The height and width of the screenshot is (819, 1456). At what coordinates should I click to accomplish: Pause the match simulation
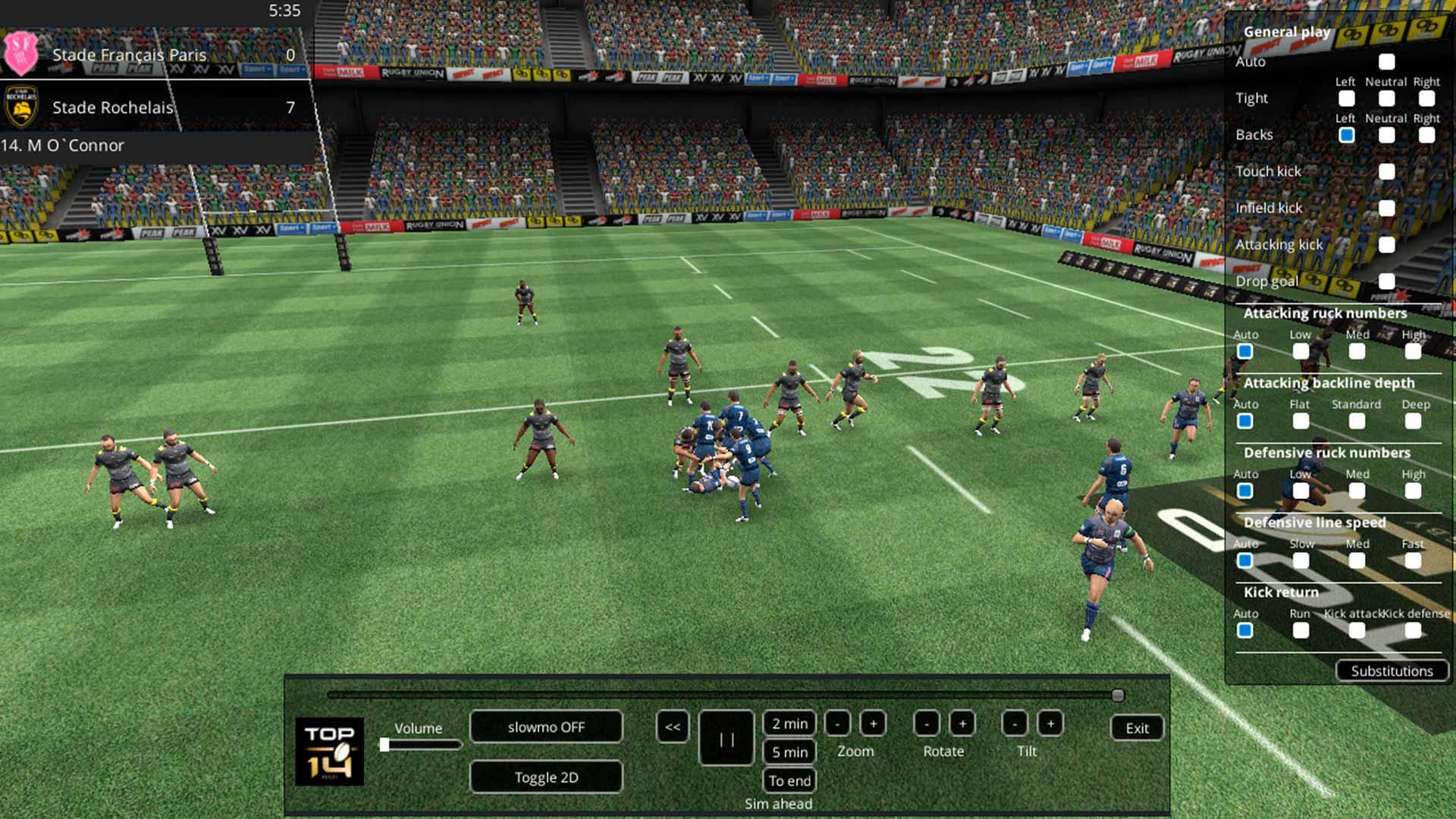[x=726, y=739]
